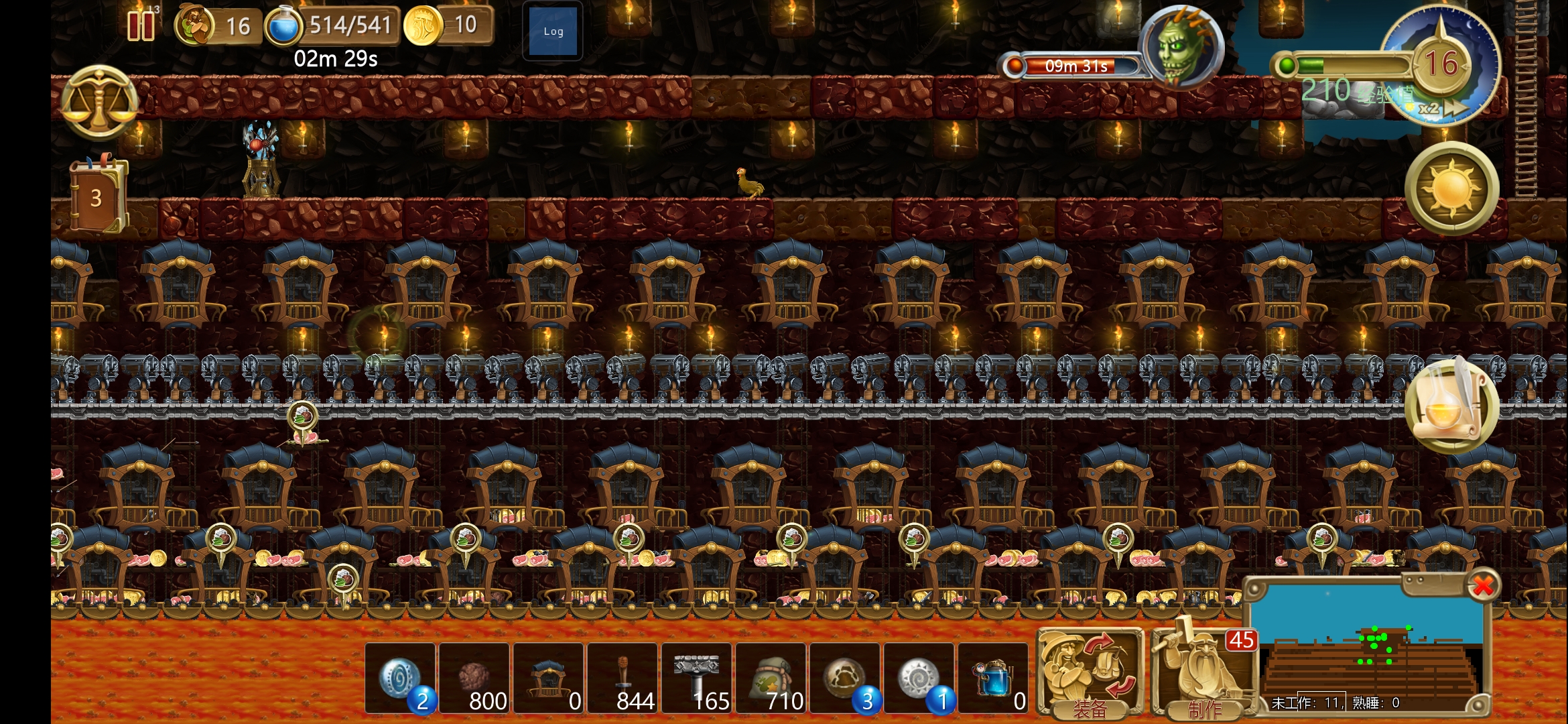Close the minimap with the red X
Viewport: 1568px width, 724px height.
tap(1482, 586)
